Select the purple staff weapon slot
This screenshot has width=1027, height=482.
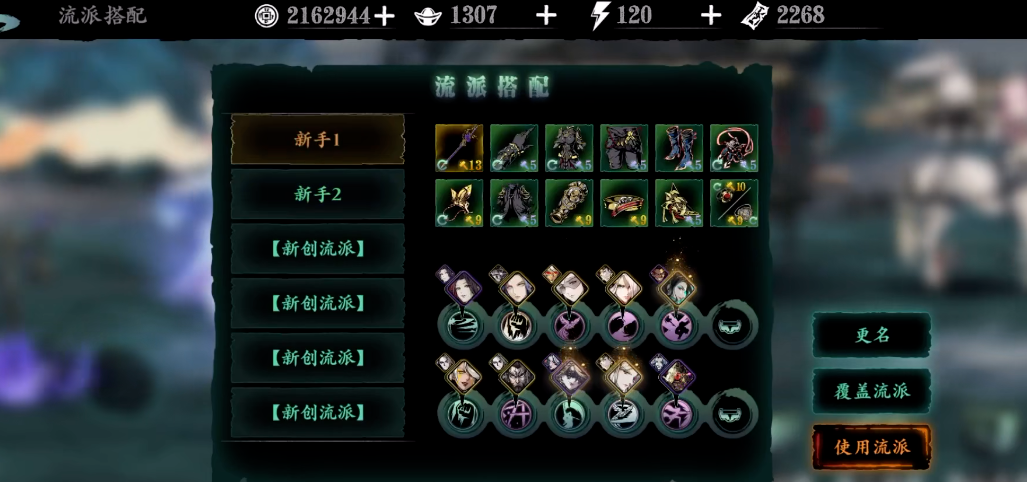coord(459,148)
